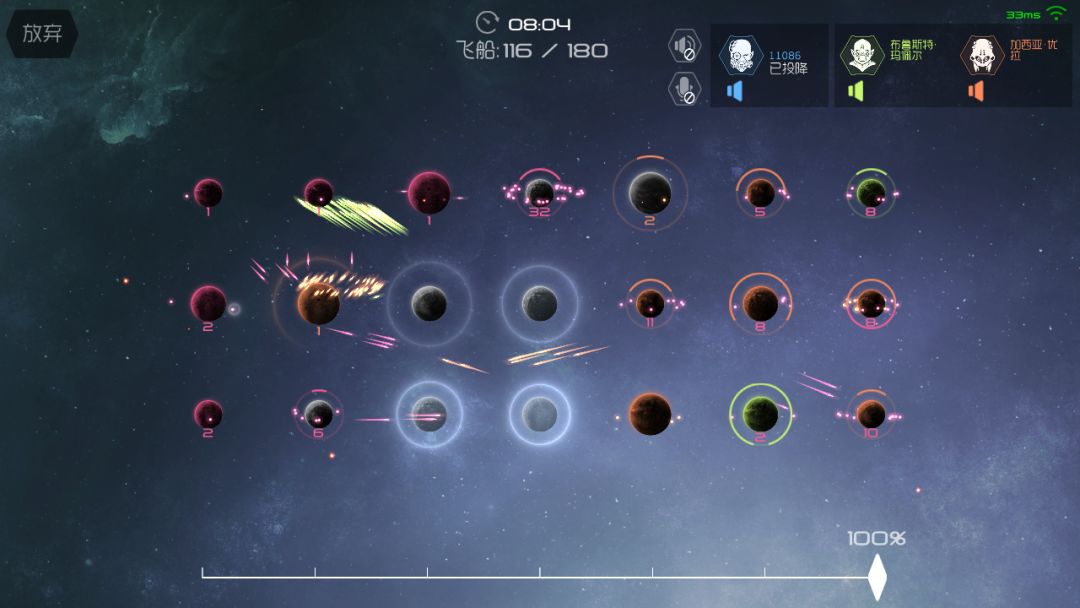Click the ship percentage slider's diamond handle
Image resolution: width=1080 pixels, height=608 pixels.
(877, 577)
